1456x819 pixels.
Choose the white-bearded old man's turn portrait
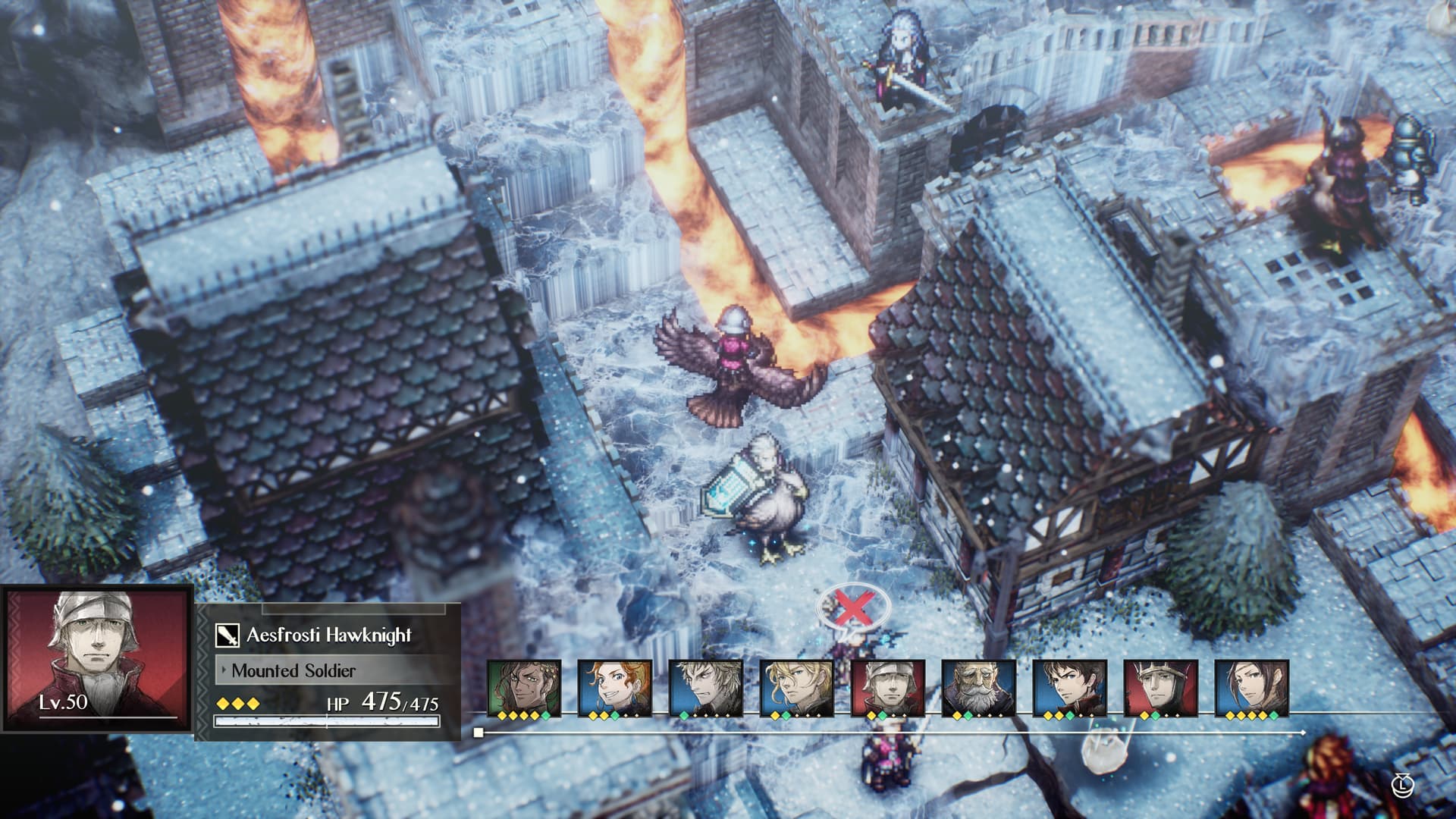coord(978,687)
